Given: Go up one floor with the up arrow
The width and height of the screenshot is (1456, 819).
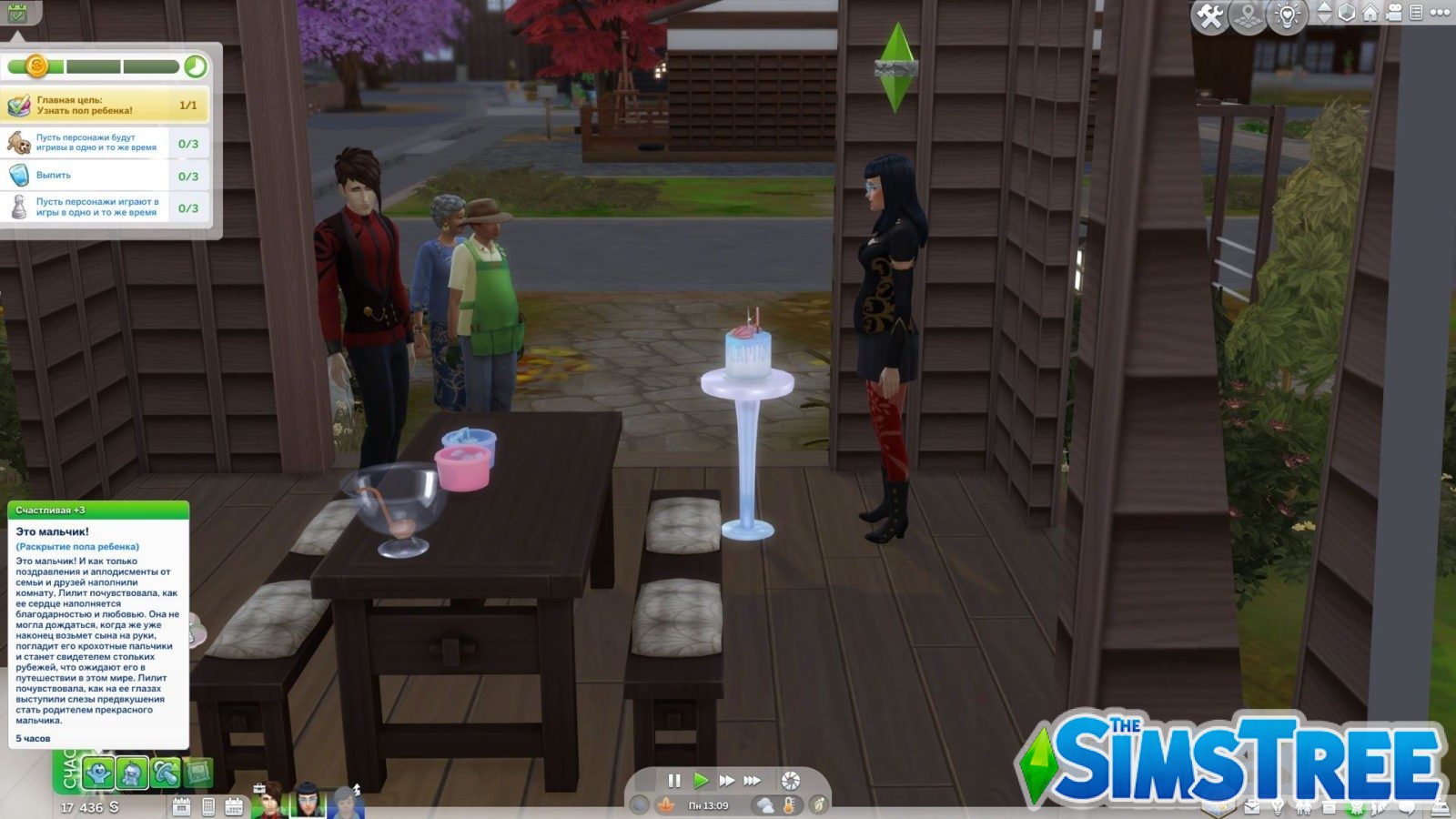Looking at the screenshot, I should click(1324, 7).
